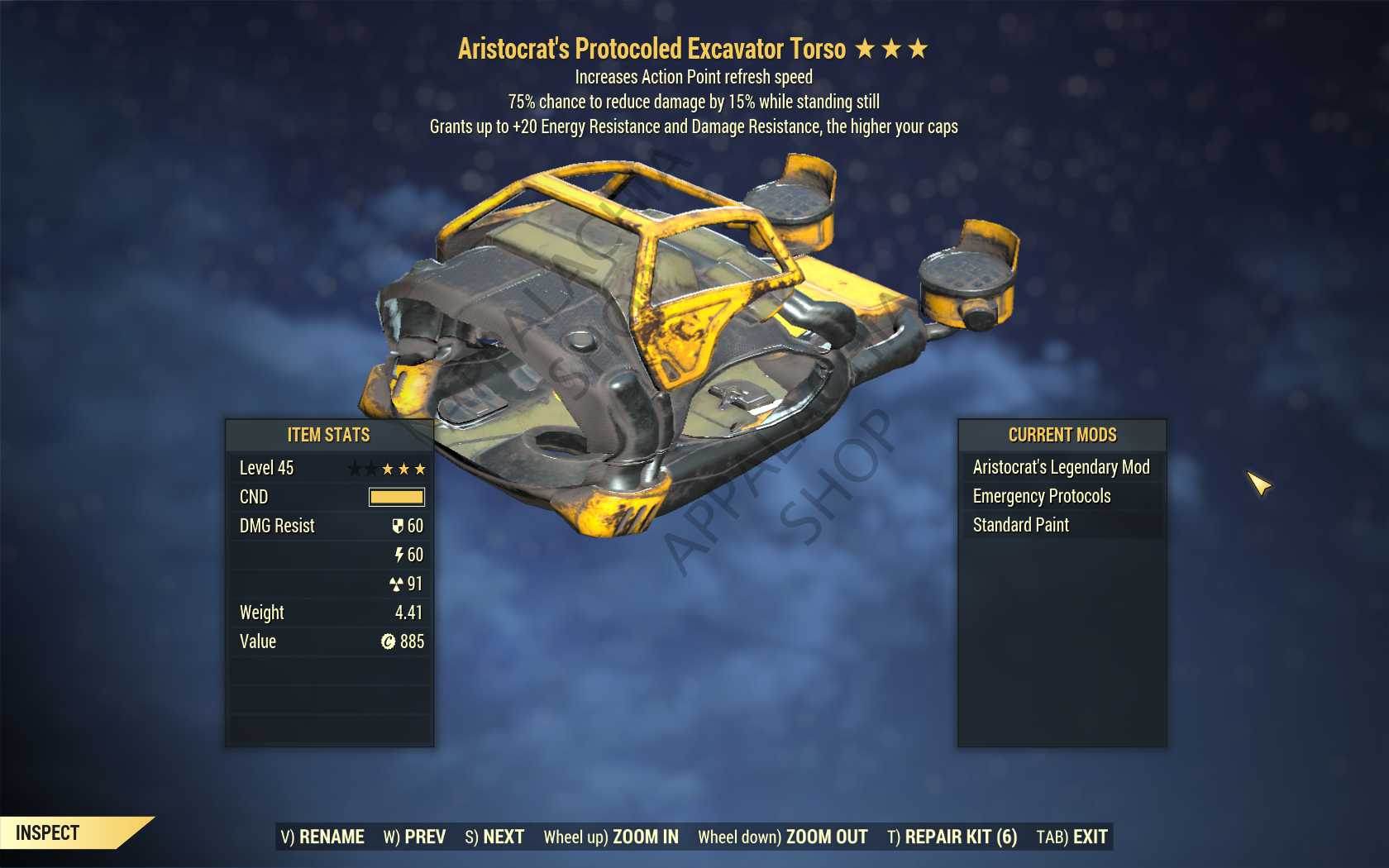Exit the inspect screen via EXIT
Viewport: 1389px width, 868px height.
1072,837
